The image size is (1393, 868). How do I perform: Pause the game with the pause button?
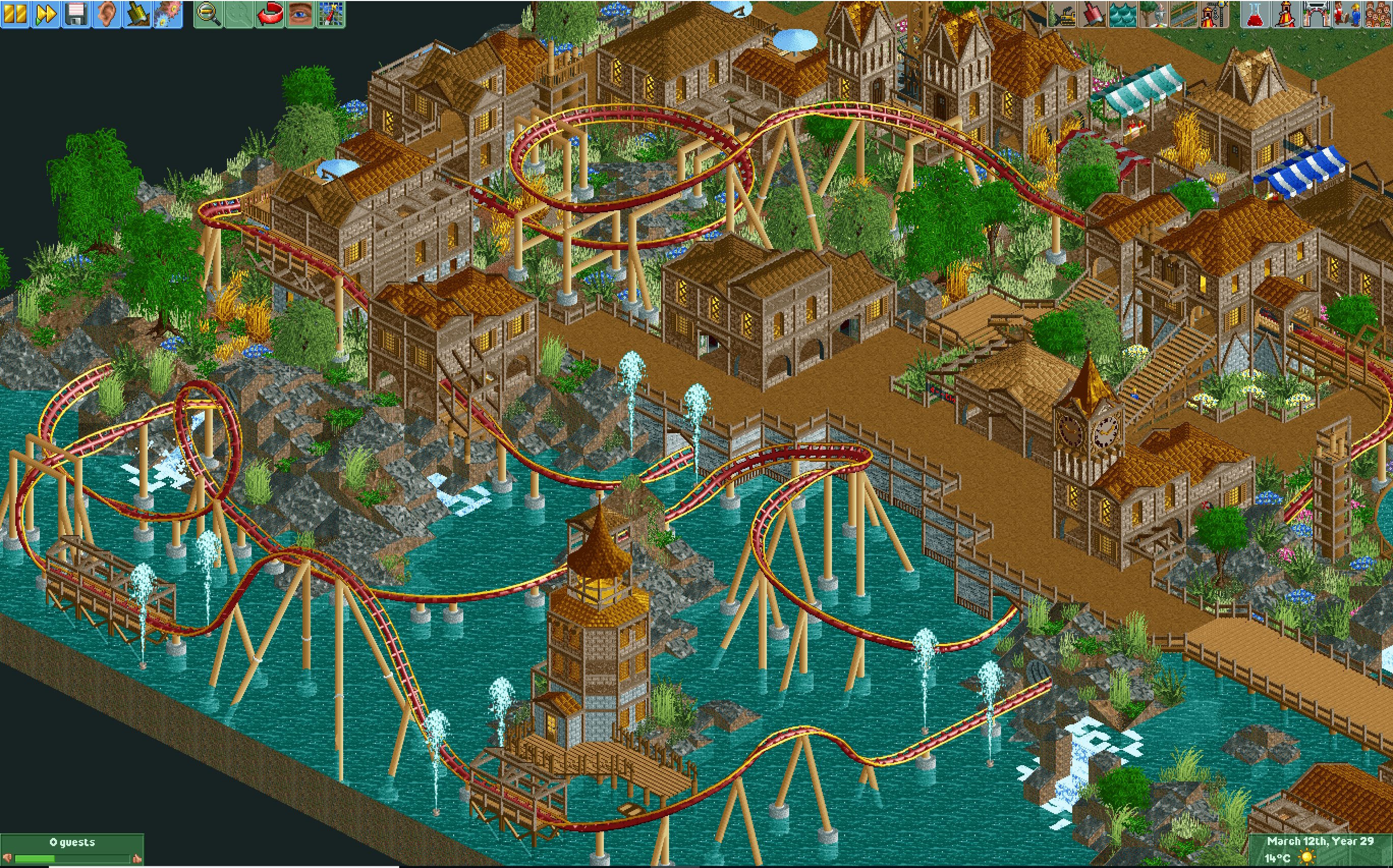[x=15, y=14]
